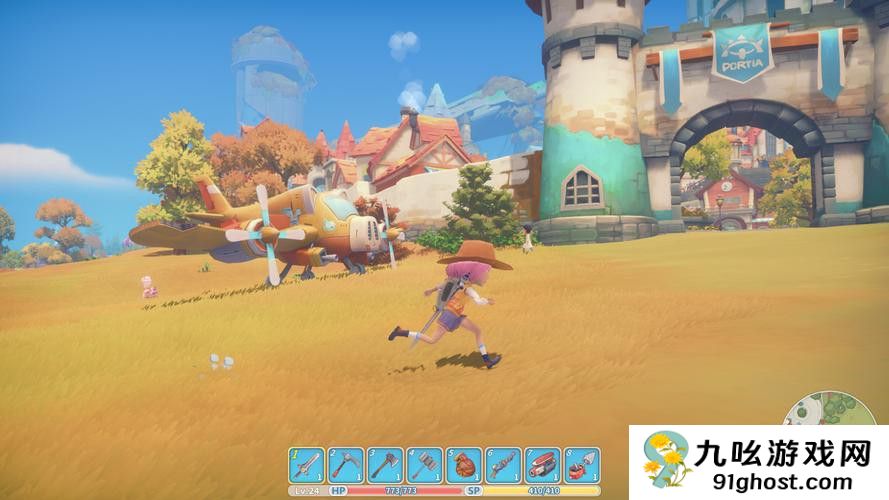Click the 91ghost.com watermark logo

pos(759,462)
